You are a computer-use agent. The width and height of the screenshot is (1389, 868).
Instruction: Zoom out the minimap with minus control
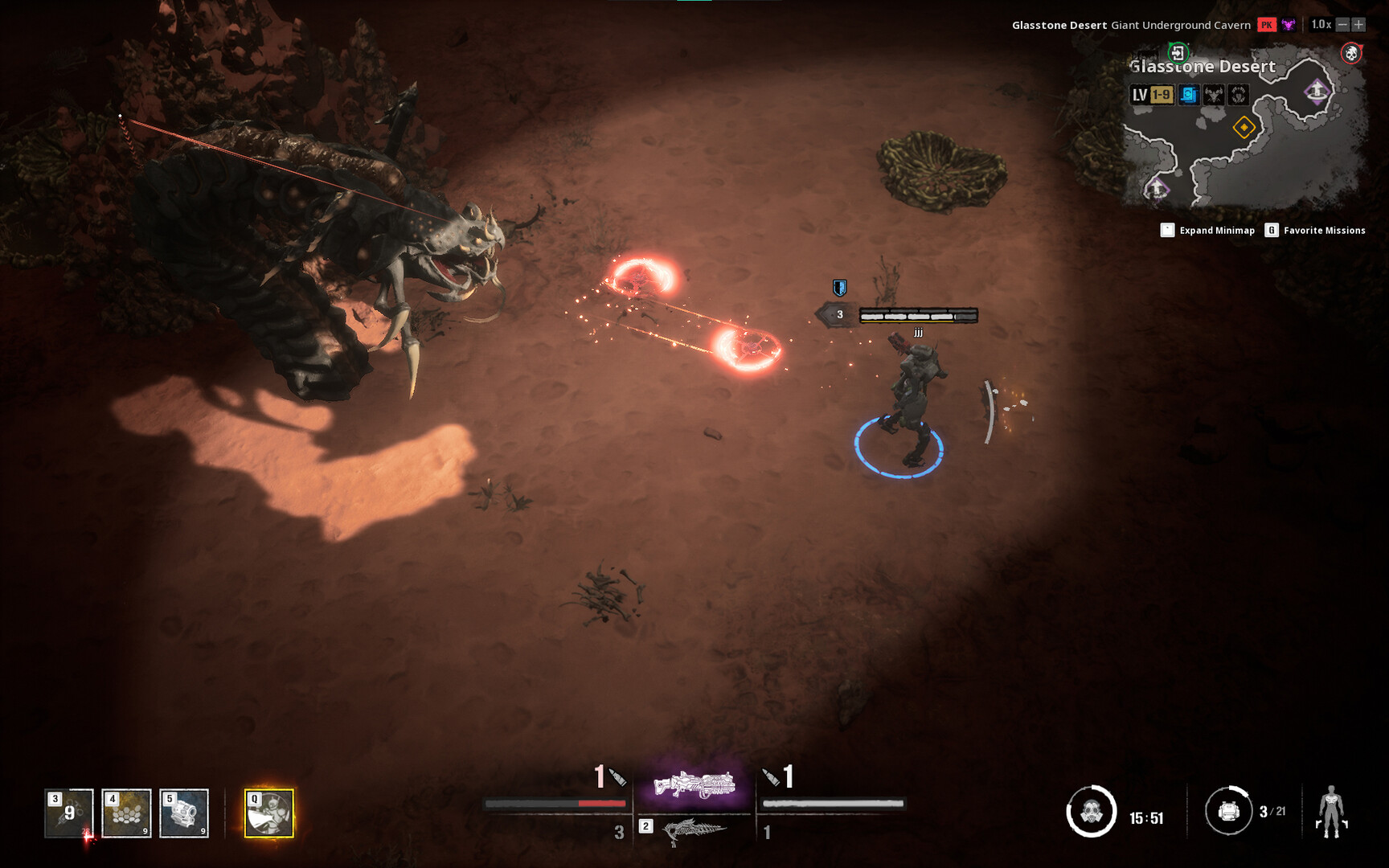tap(1342, 24)
